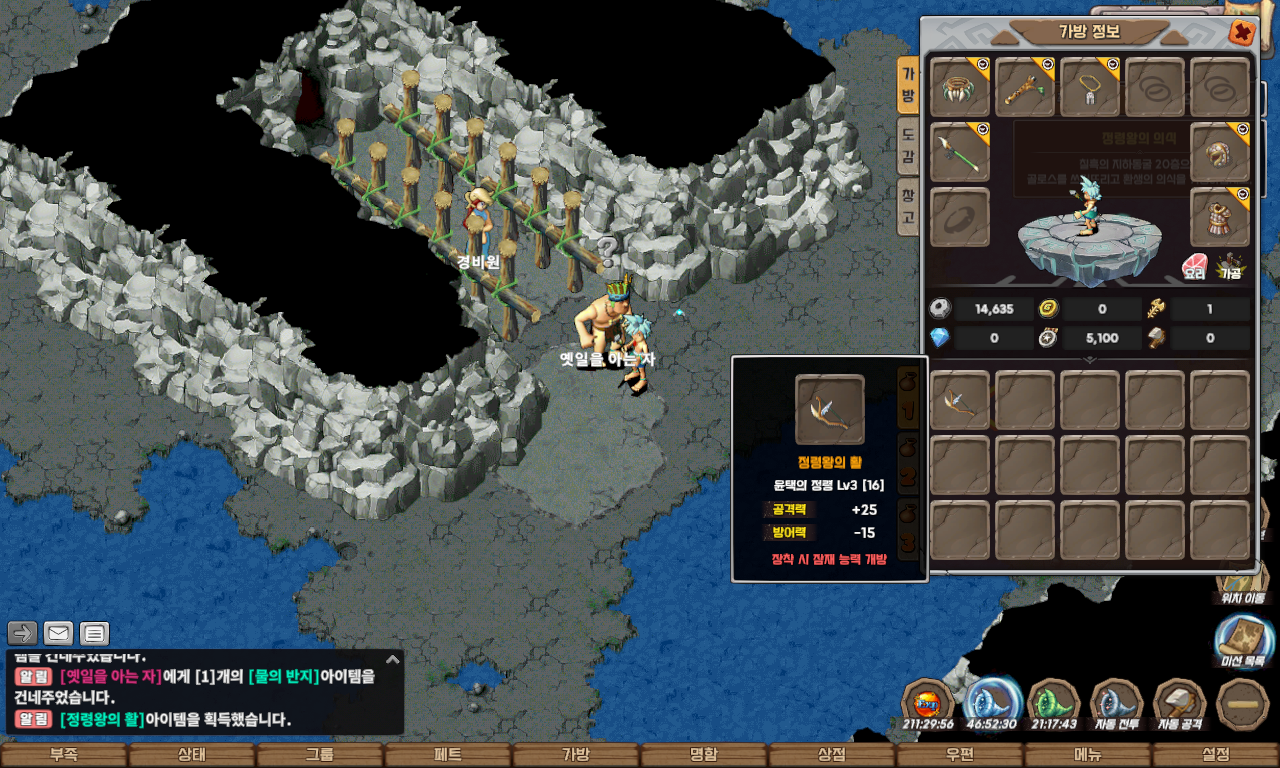This screenshot has width=1280, height=768.
Task: Open the 설정 settings menu
Action: coord(1216,755)
